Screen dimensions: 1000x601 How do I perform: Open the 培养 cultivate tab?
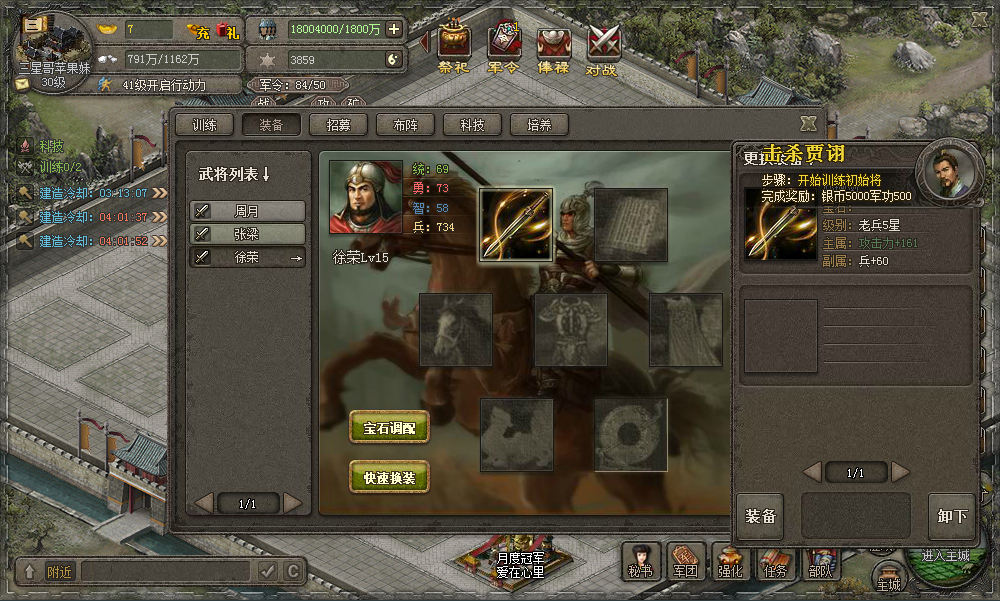(x=539, y=125)
